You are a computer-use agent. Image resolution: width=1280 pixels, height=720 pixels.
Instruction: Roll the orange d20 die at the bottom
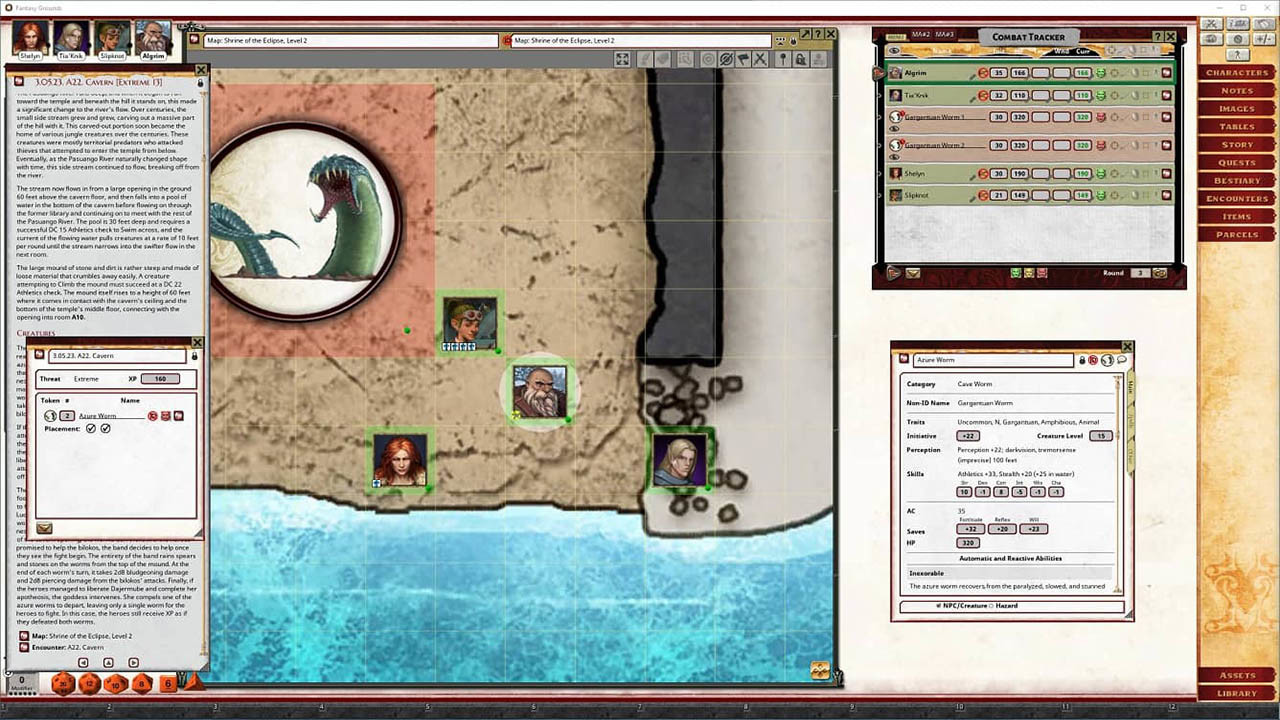[63, 684]
